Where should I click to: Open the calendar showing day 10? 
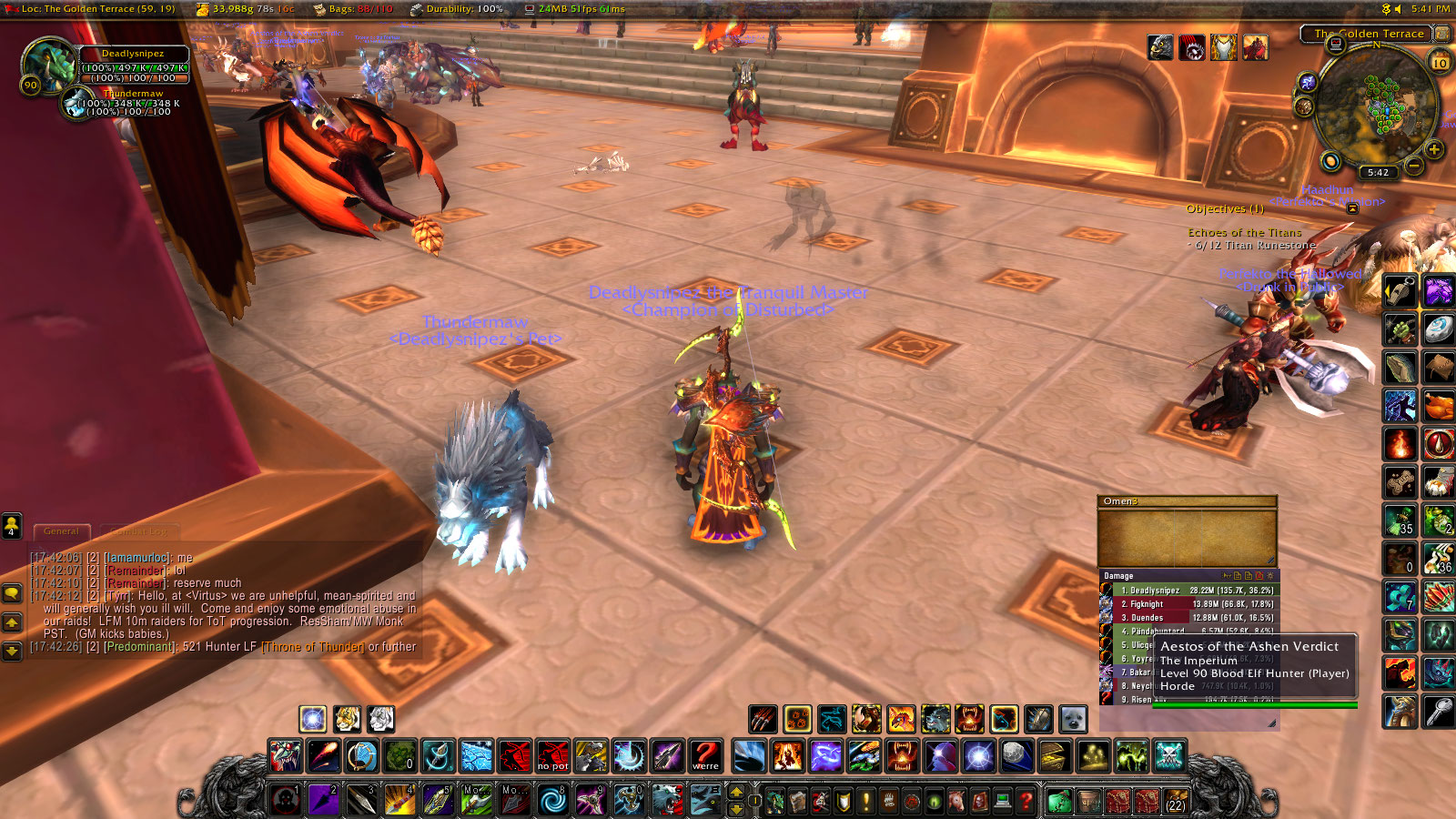1440,62
